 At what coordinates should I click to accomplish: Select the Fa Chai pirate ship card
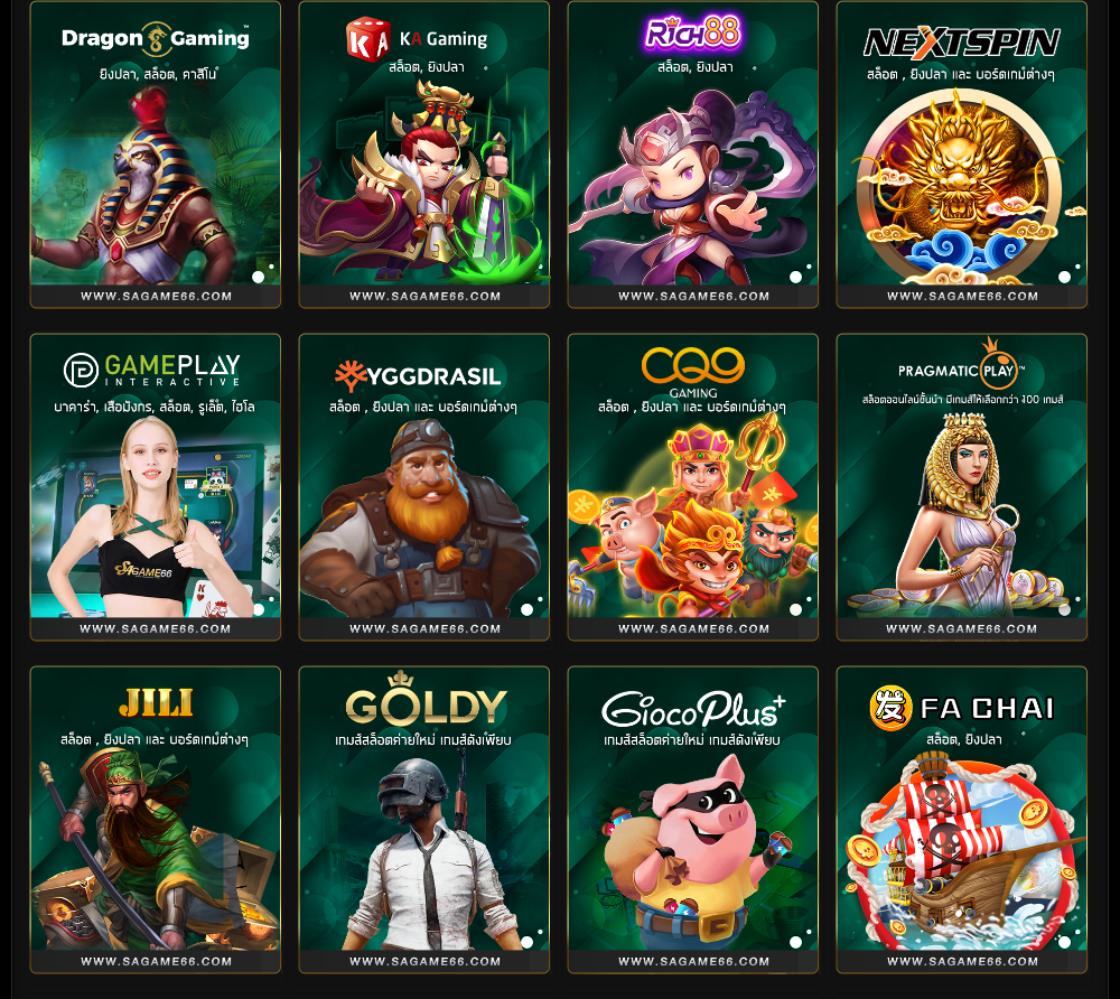click(x=962, y=820)
